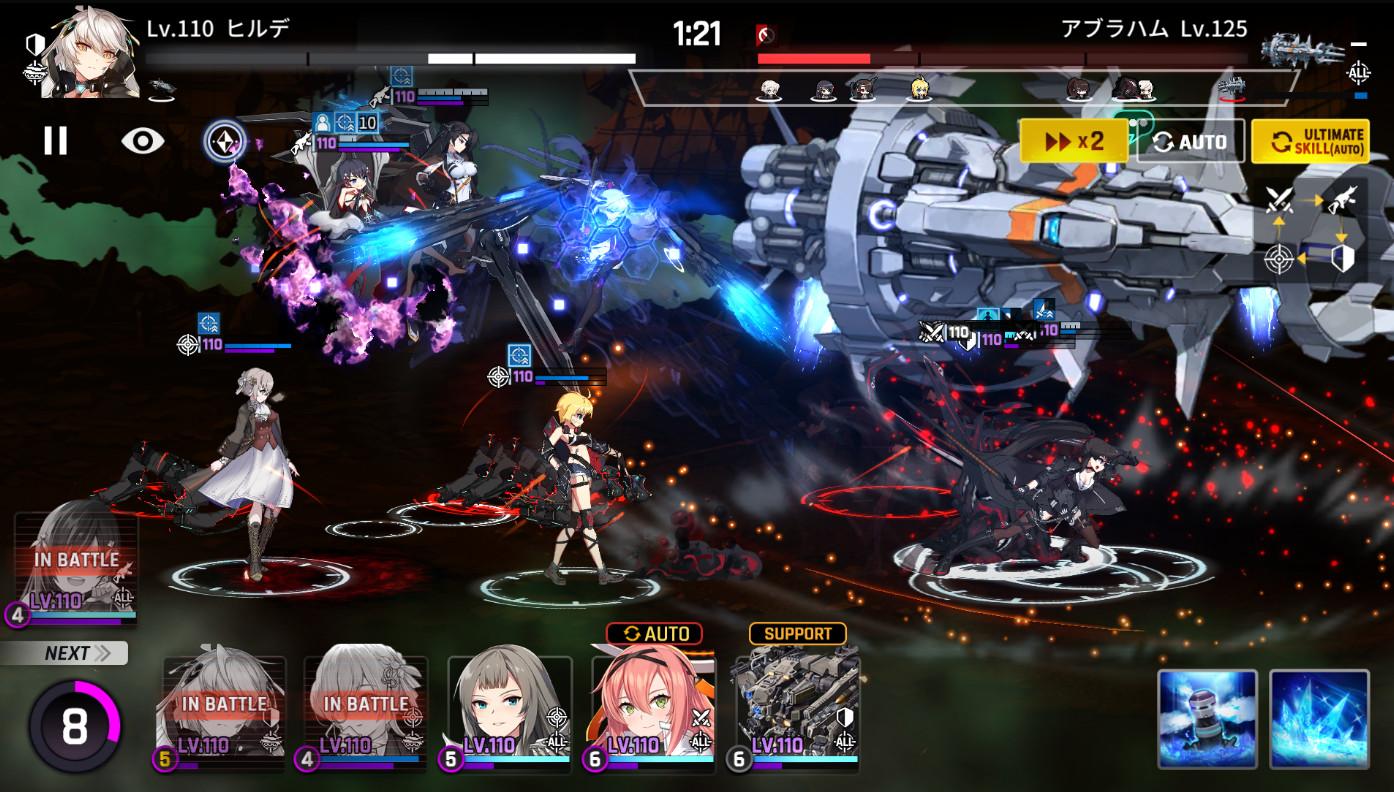Click the pause icon
The image size is (1394, 792).
click(x=55, y=141)
